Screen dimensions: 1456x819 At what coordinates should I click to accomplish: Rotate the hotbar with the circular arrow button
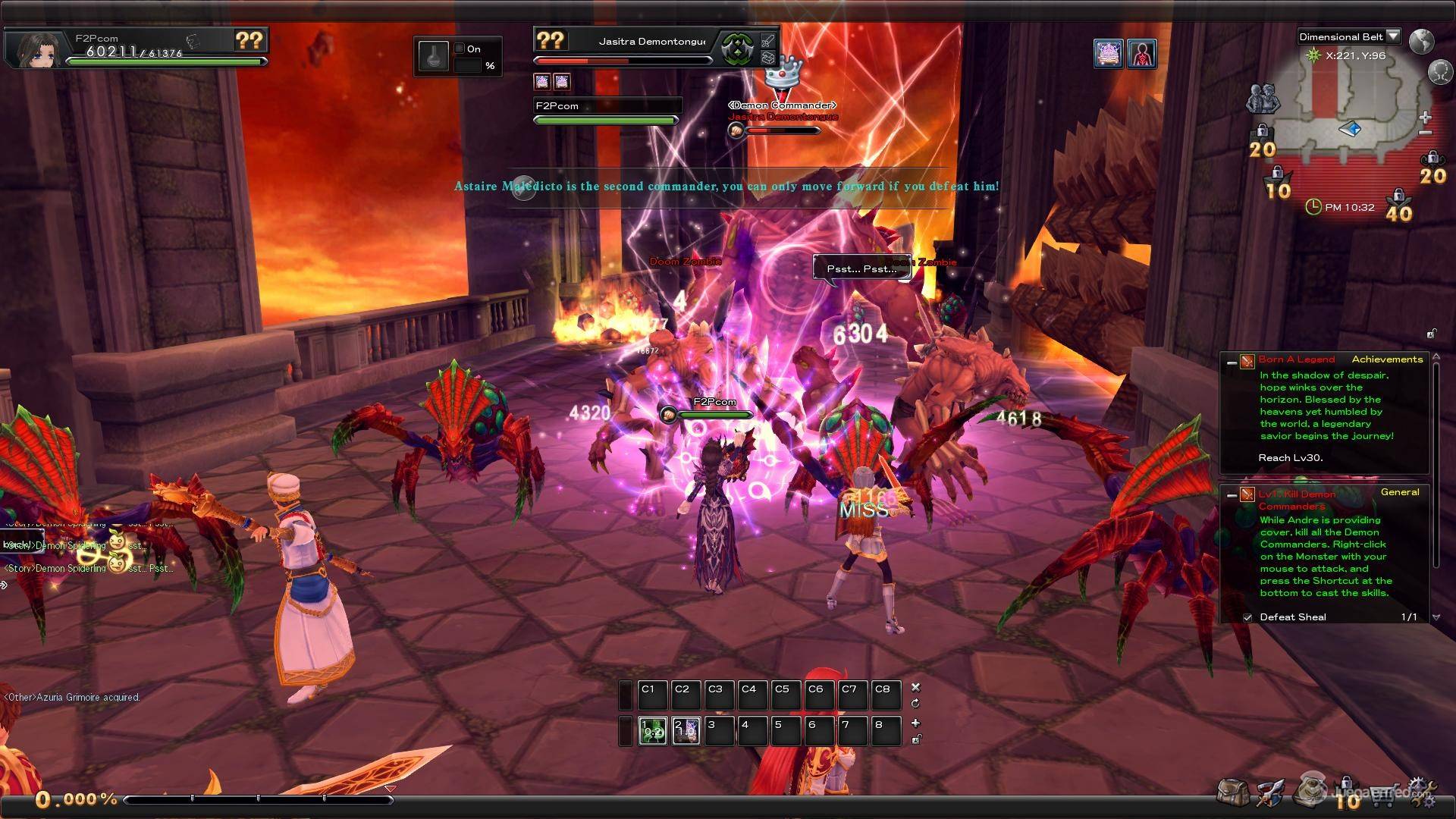(915, 703)
